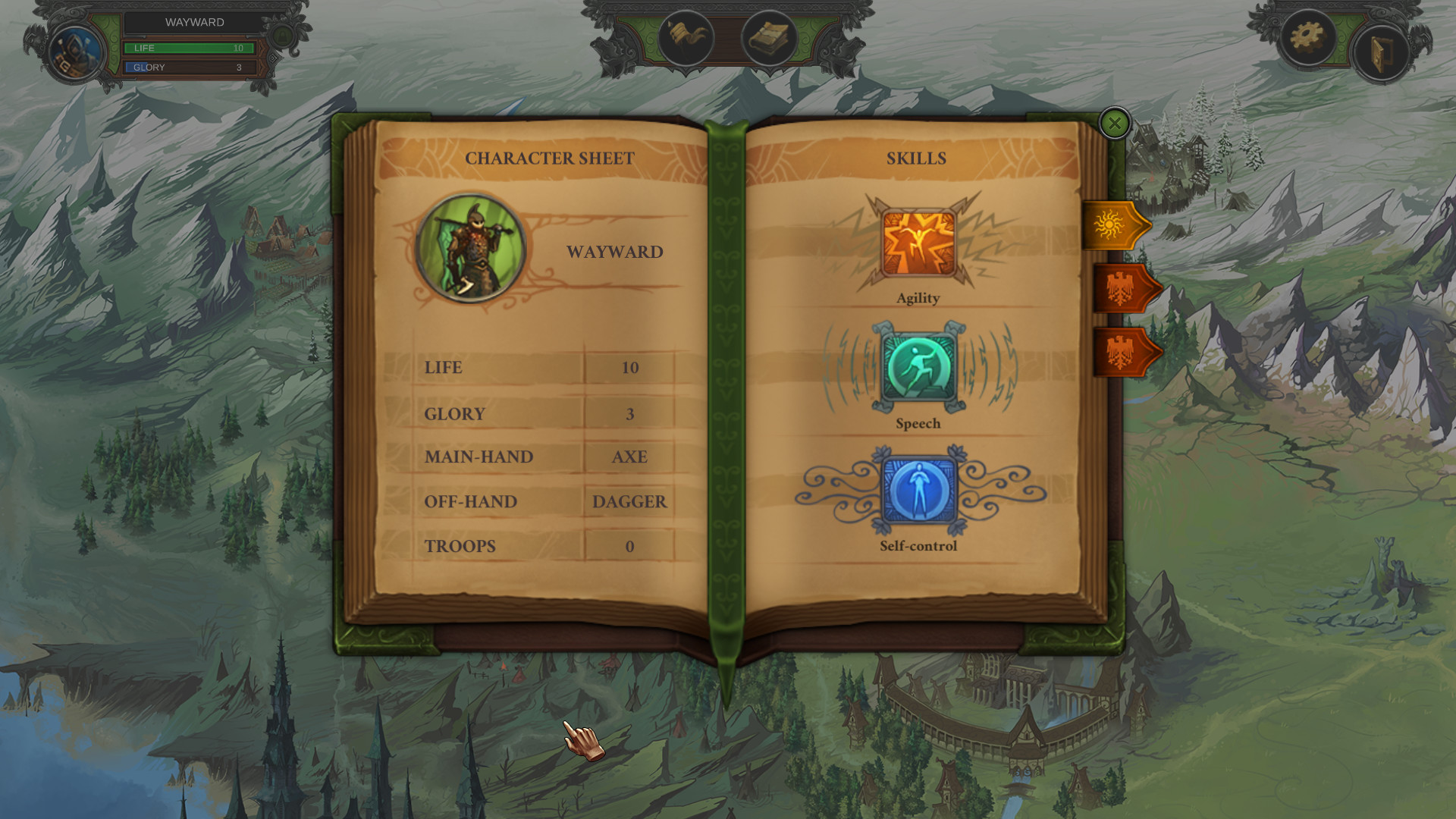Click the green LIFE bar at top left
This screenshot has height=819, width=1456.
click(187, 48)
